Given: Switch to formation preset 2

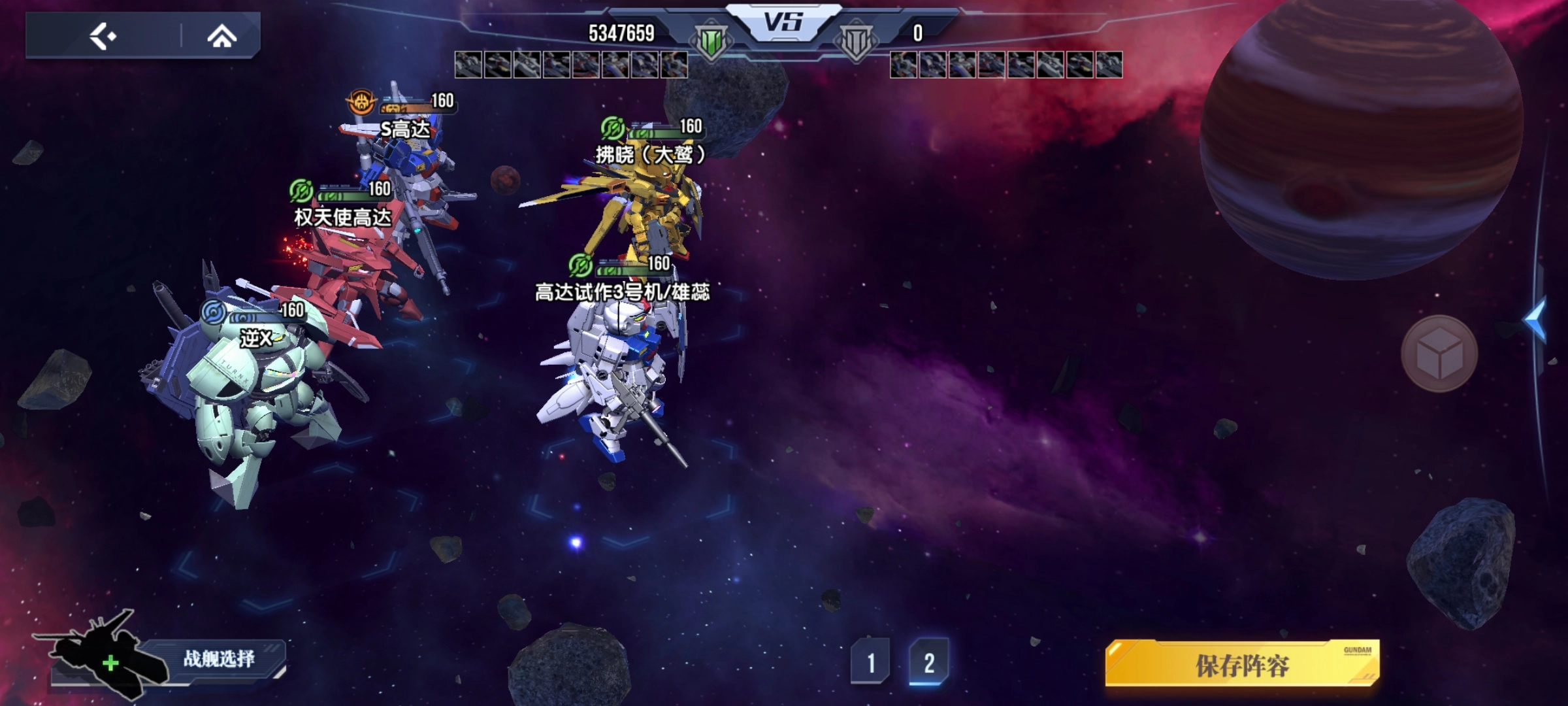Looking at the screenshot, I should pos(928,663).
